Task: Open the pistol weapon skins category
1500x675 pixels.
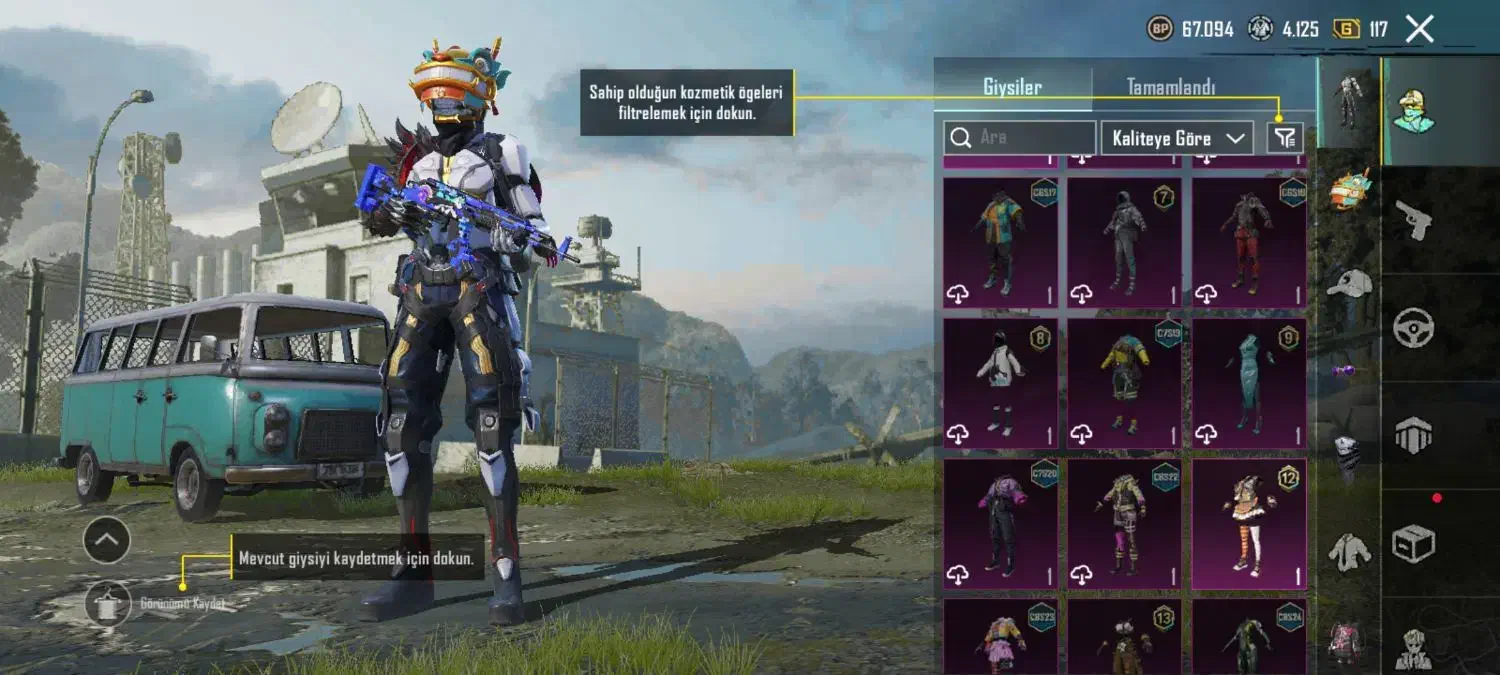Action: click(x=1413, y=220)
